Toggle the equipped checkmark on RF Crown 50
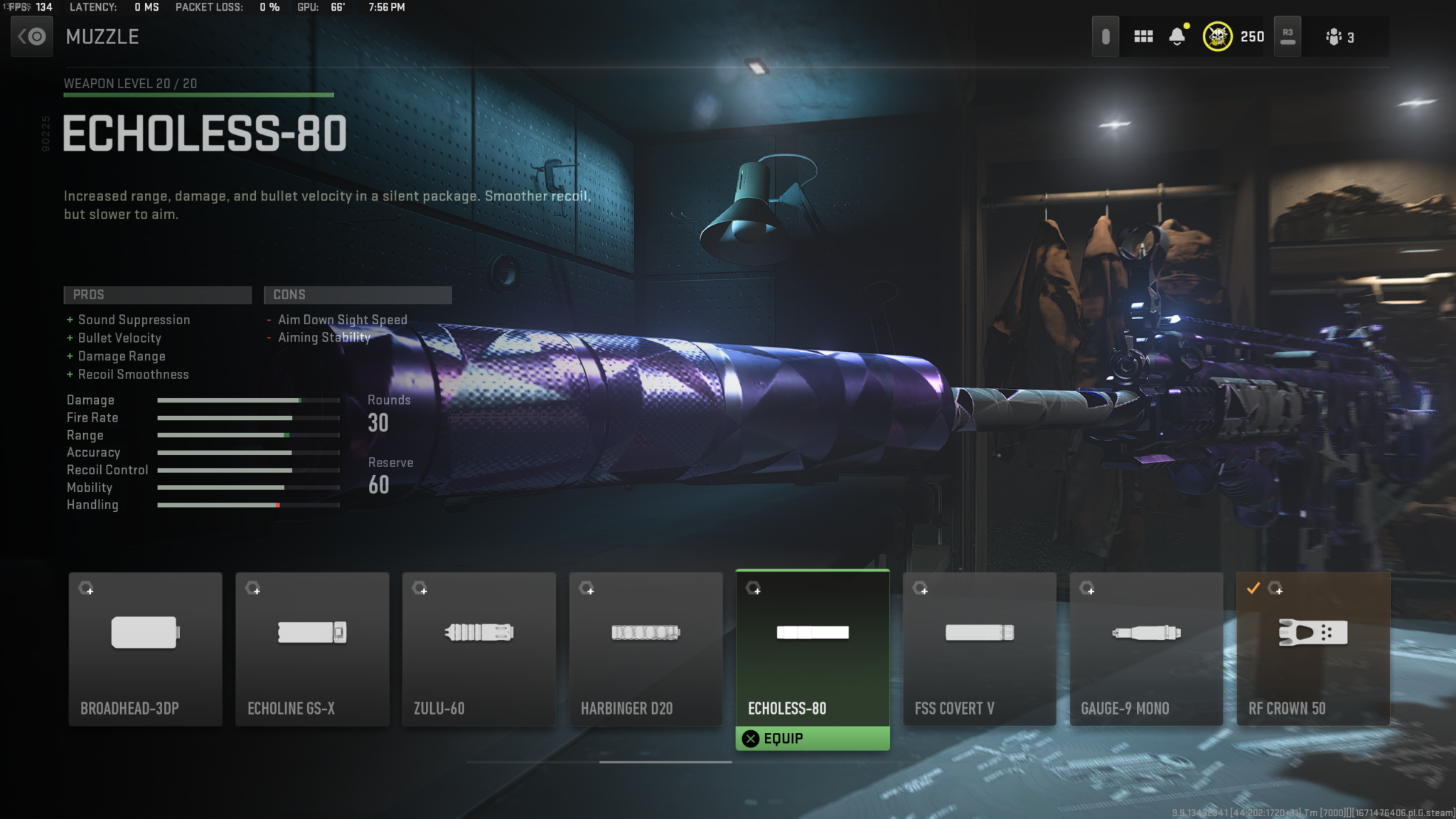Screen dimensions: 1456x819 click(x=1254, y=588)
